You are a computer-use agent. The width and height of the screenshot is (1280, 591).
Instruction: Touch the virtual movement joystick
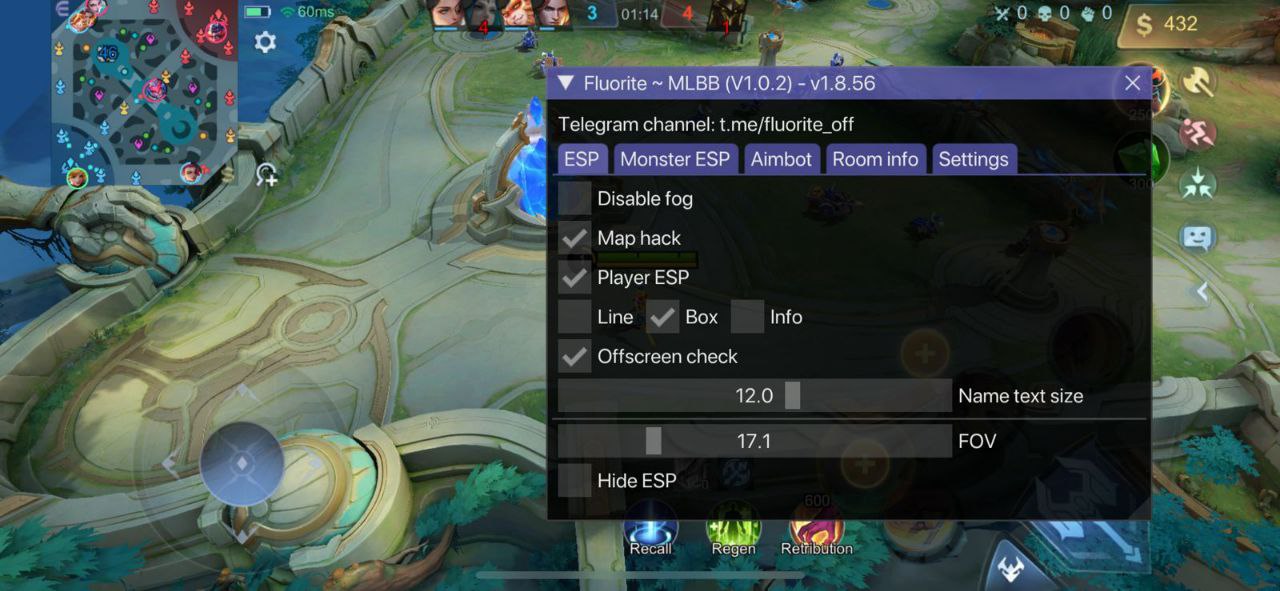[242, 464]
